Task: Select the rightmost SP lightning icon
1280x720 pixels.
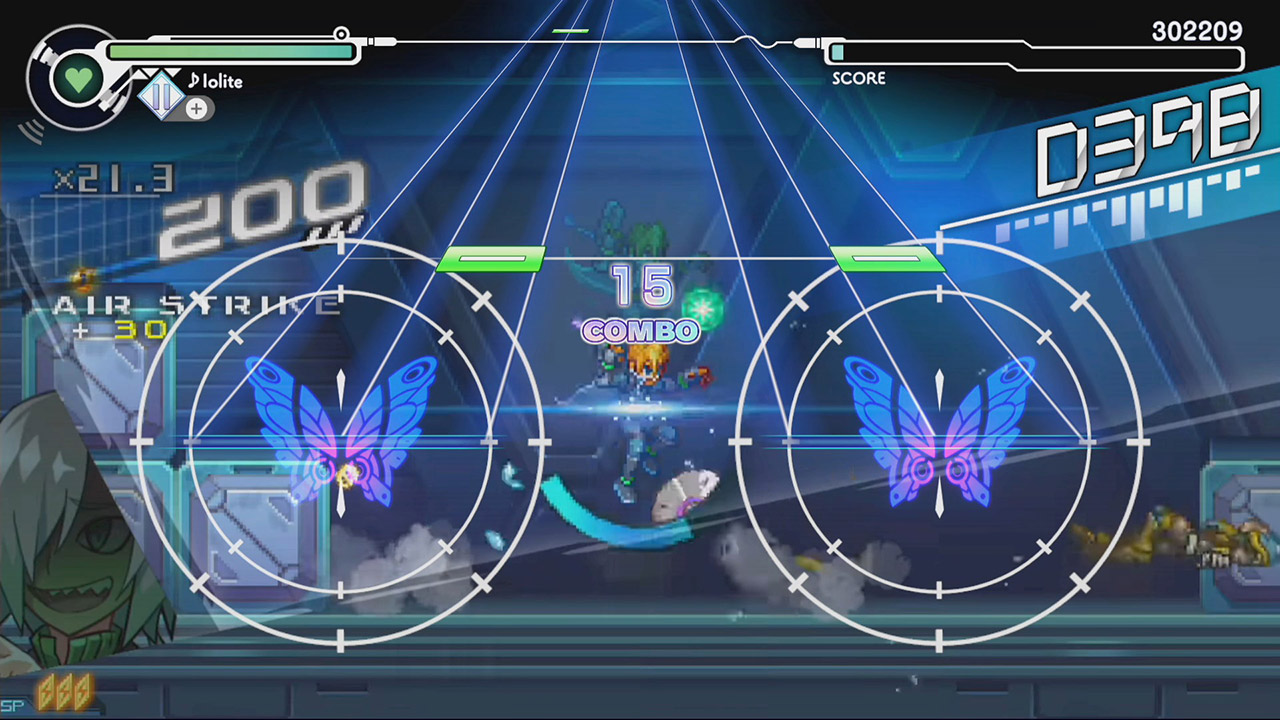Action: (x=83, y=692)
